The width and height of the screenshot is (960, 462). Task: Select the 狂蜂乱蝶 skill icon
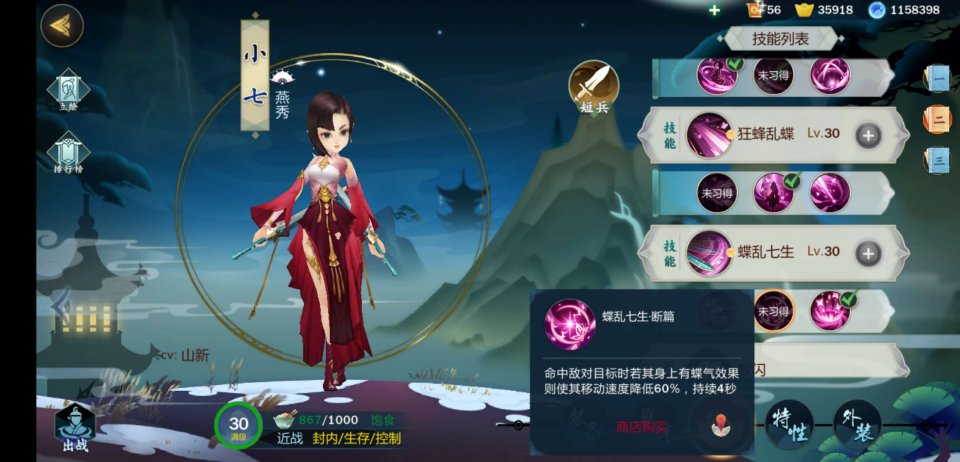pyautogui.click(x=709, y=134)
